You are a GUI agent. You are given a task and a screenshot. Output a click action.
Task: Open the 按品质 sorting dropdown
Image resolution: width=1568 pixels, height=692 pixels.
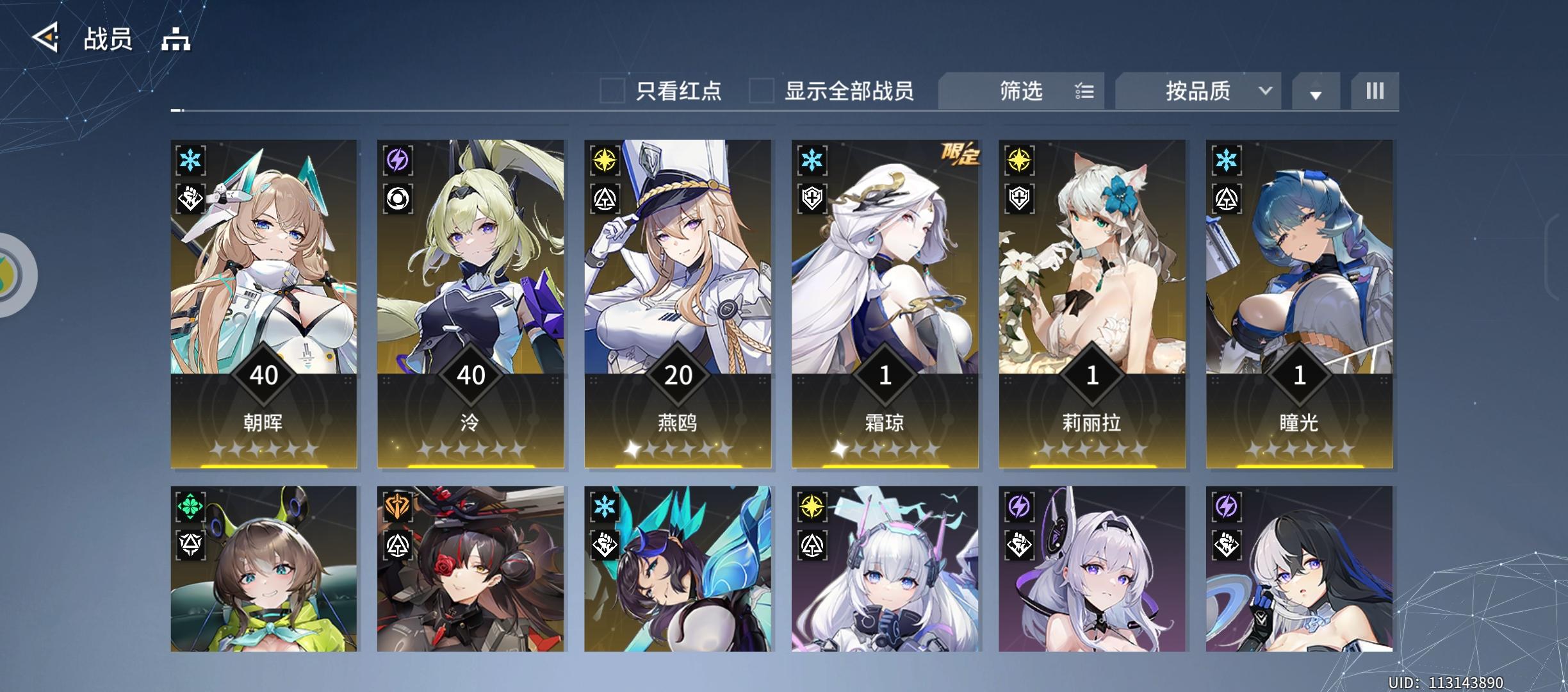pos(1196,91)
